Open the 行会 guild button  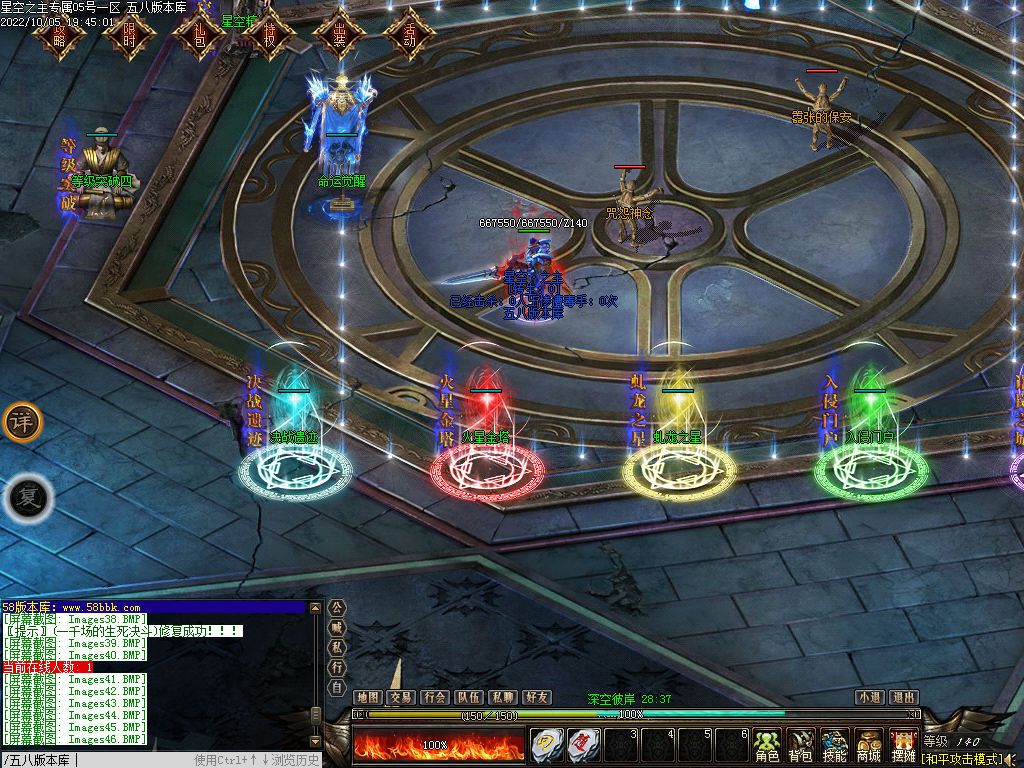(434, 697)
